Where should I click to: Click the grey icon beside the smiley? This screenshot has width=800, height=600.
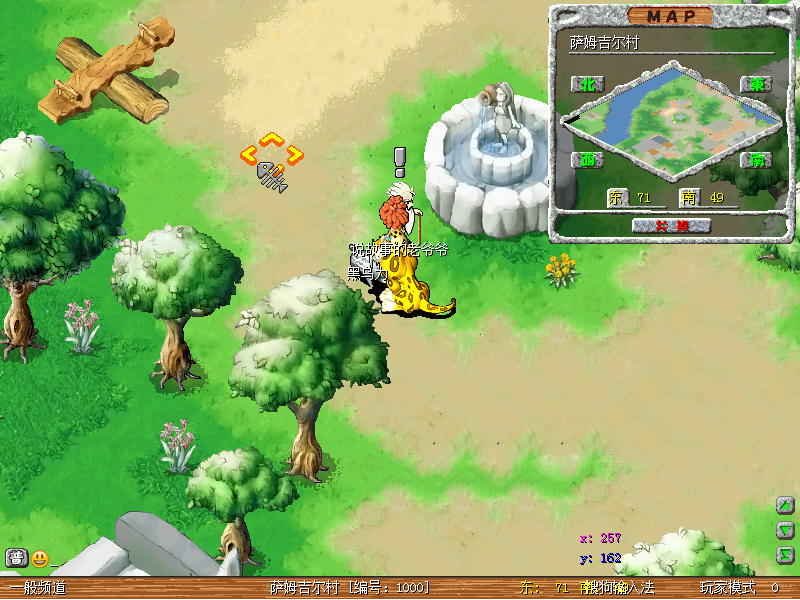(x=16, y=558)
